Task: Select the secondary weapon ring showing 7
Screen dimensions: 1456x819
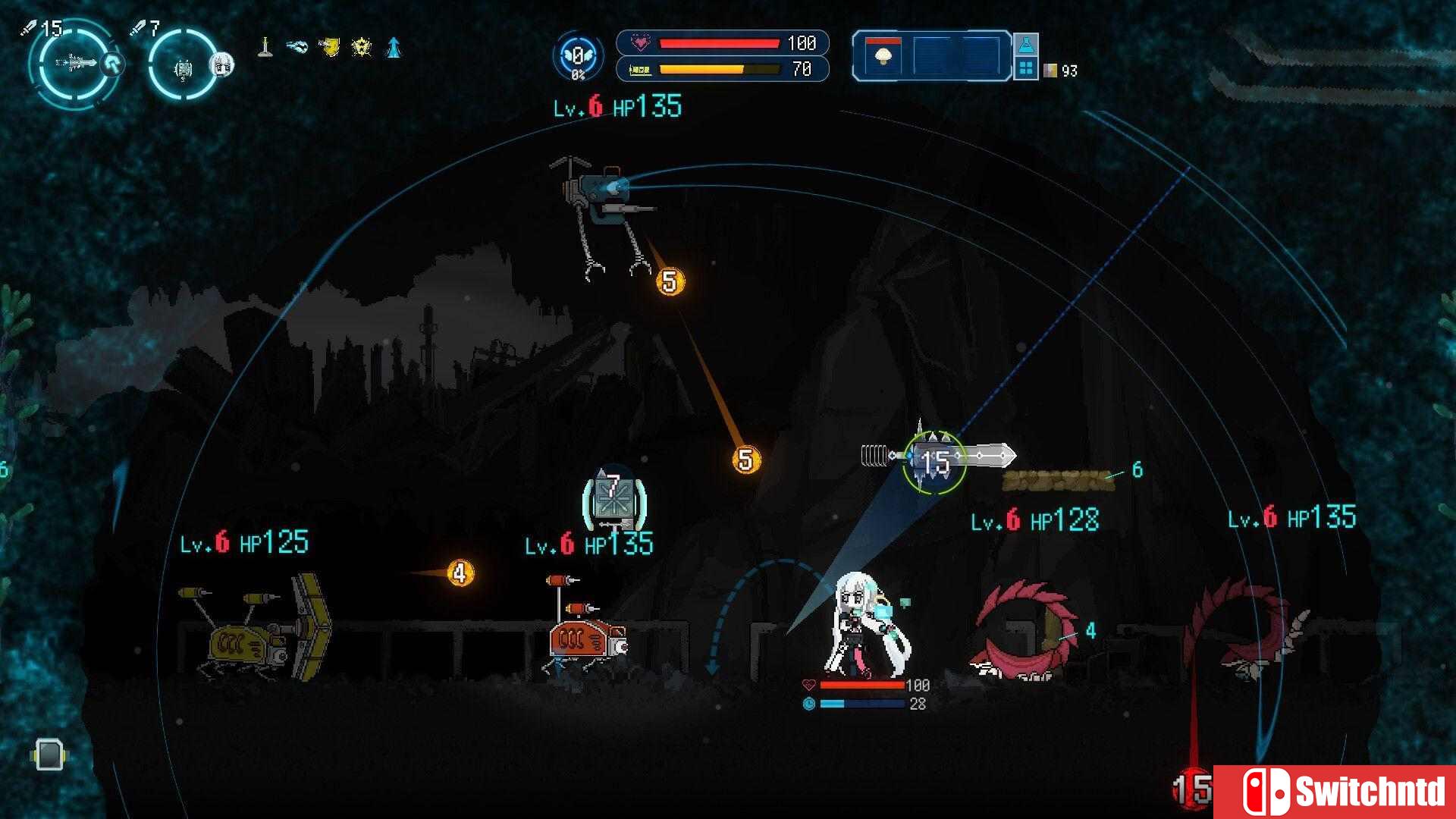Action: [183, 66]
